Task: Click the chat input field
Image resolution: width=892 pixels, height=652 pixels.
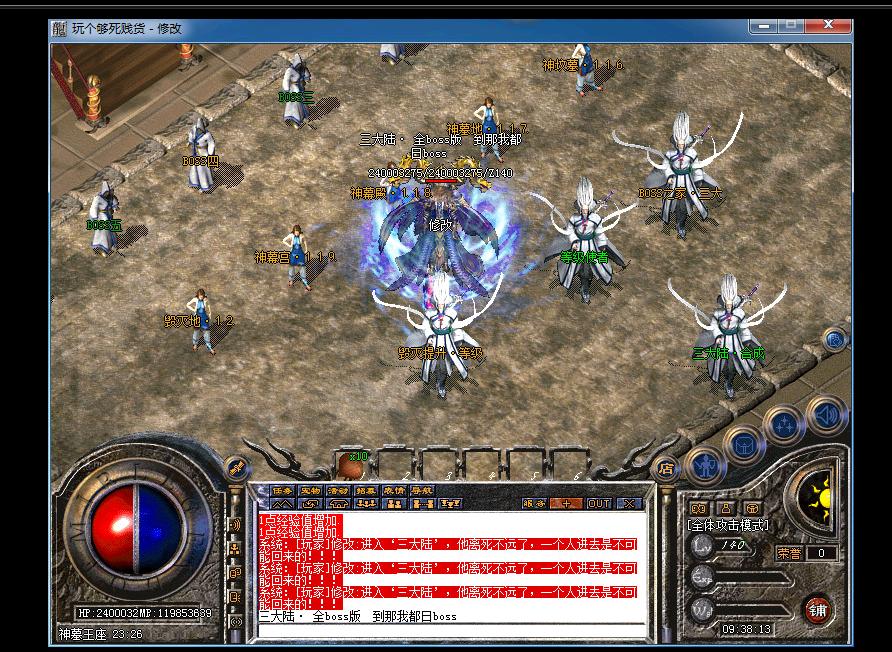Action: (x=450, y=617)
